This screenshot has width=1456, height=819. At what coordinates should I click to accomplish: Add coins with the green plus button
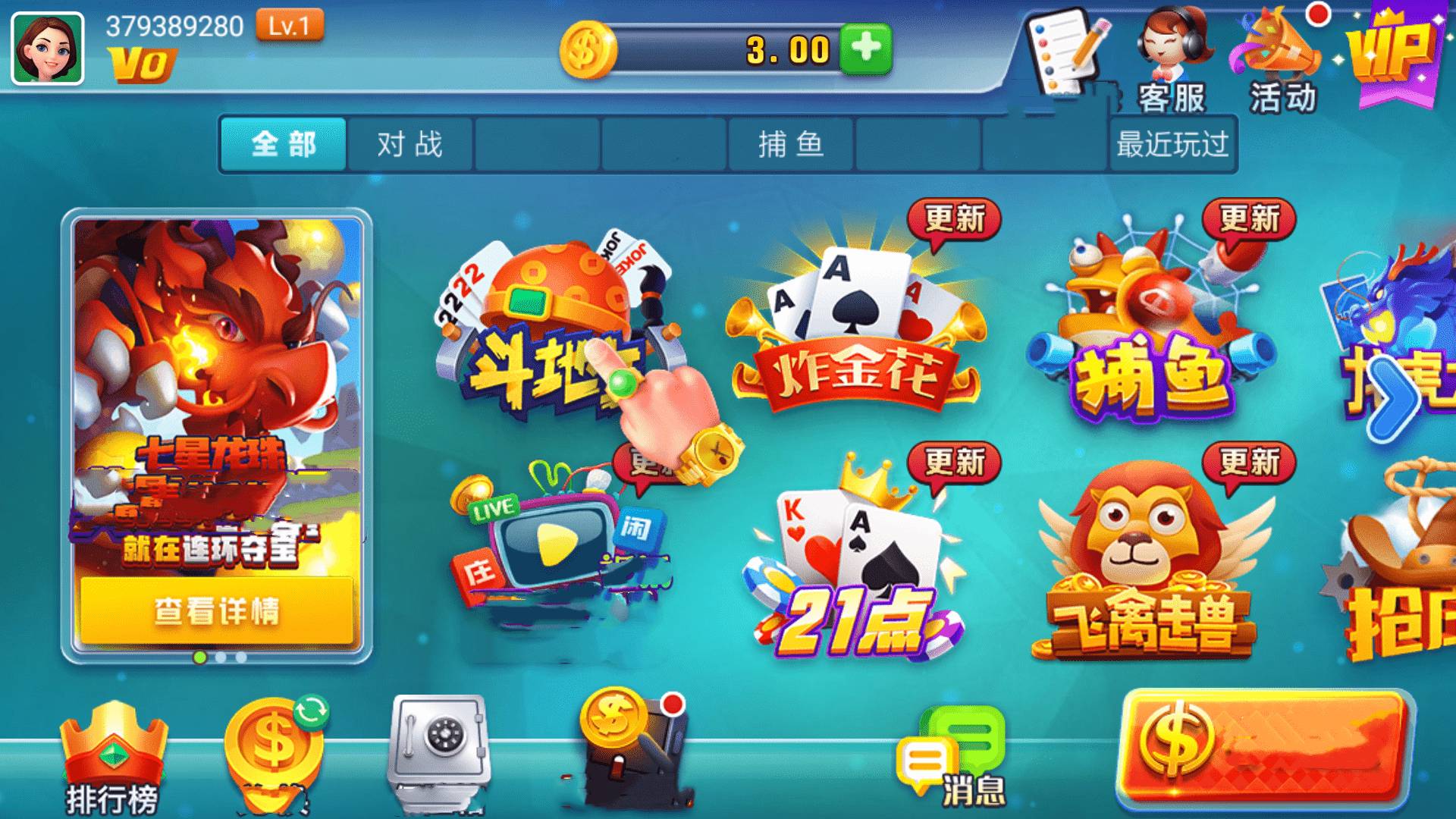click(x=868, y=47)
